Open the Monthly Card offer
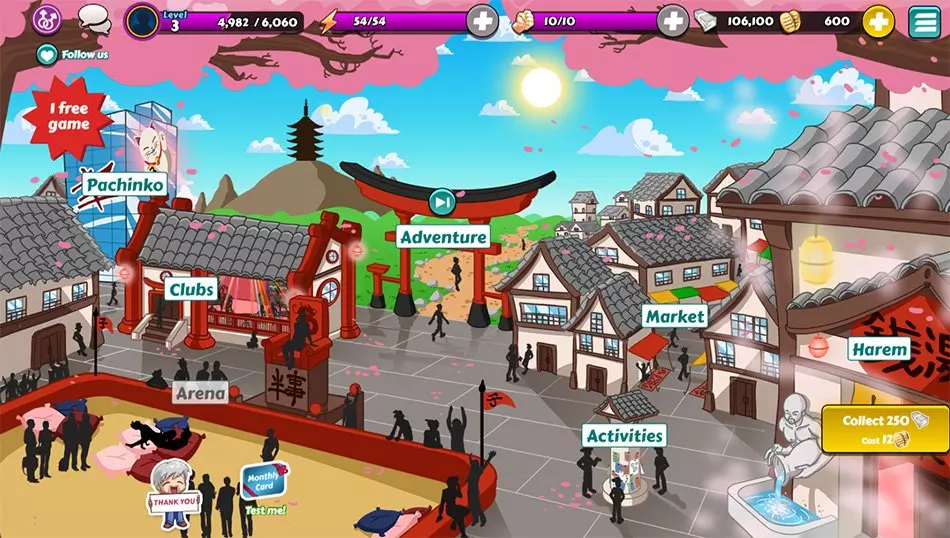This screenshot has height=538, width=950. coord(261,482)
